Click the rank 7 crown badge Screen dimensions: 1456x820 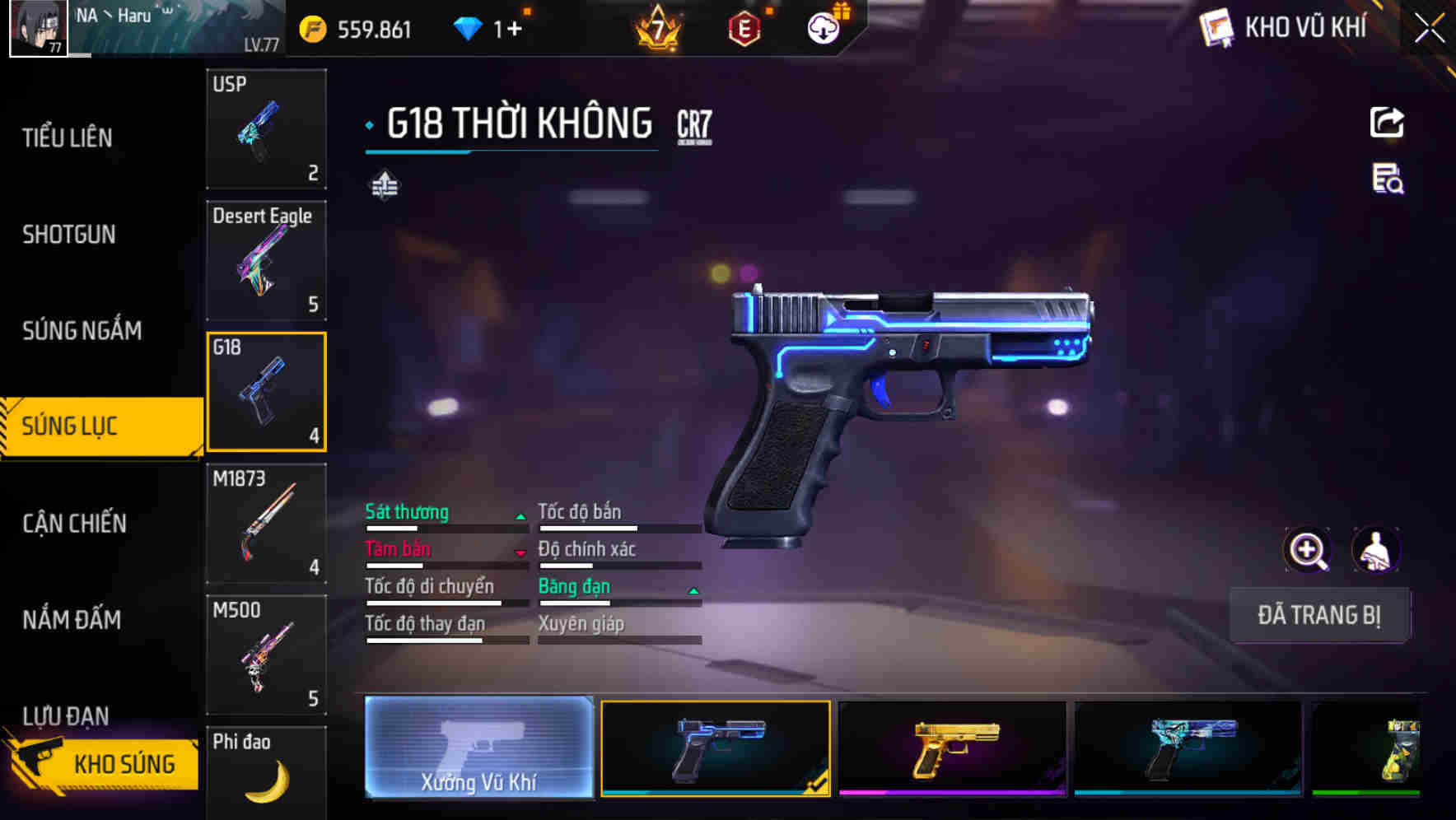[x=656, y=27]
